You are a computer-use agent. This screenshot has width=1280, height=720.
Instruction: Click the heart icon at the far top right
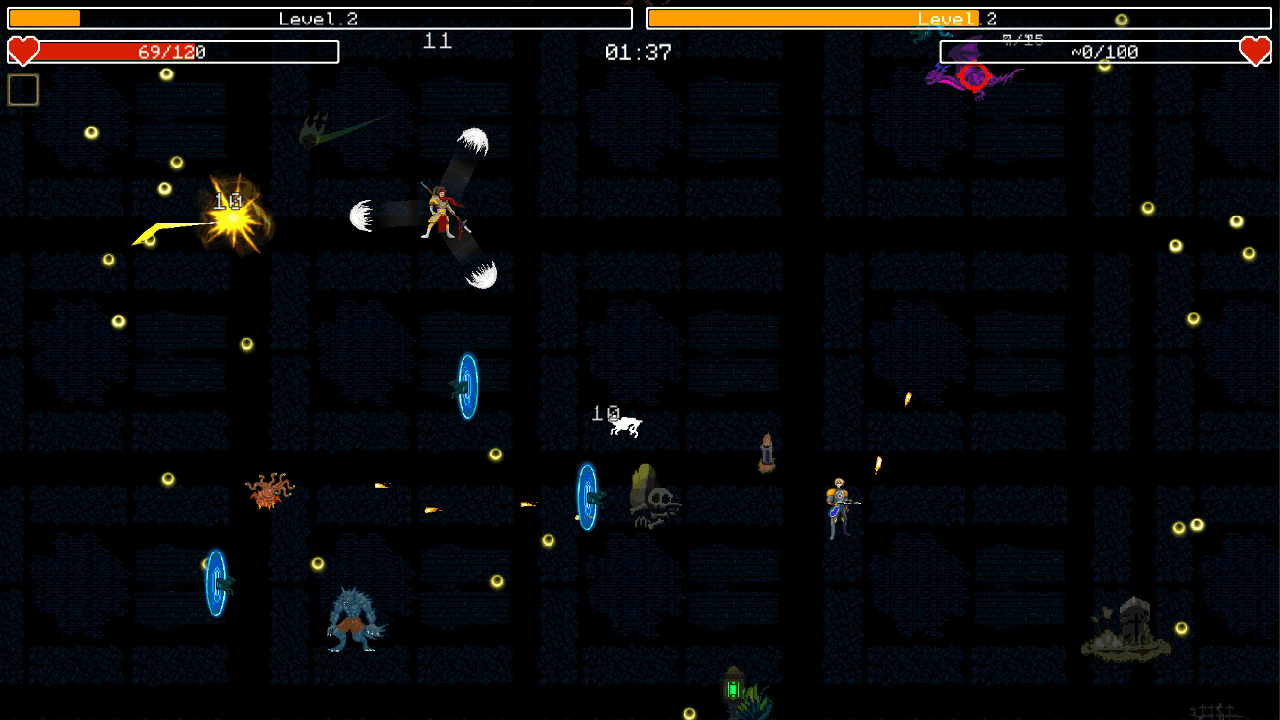1257,51
